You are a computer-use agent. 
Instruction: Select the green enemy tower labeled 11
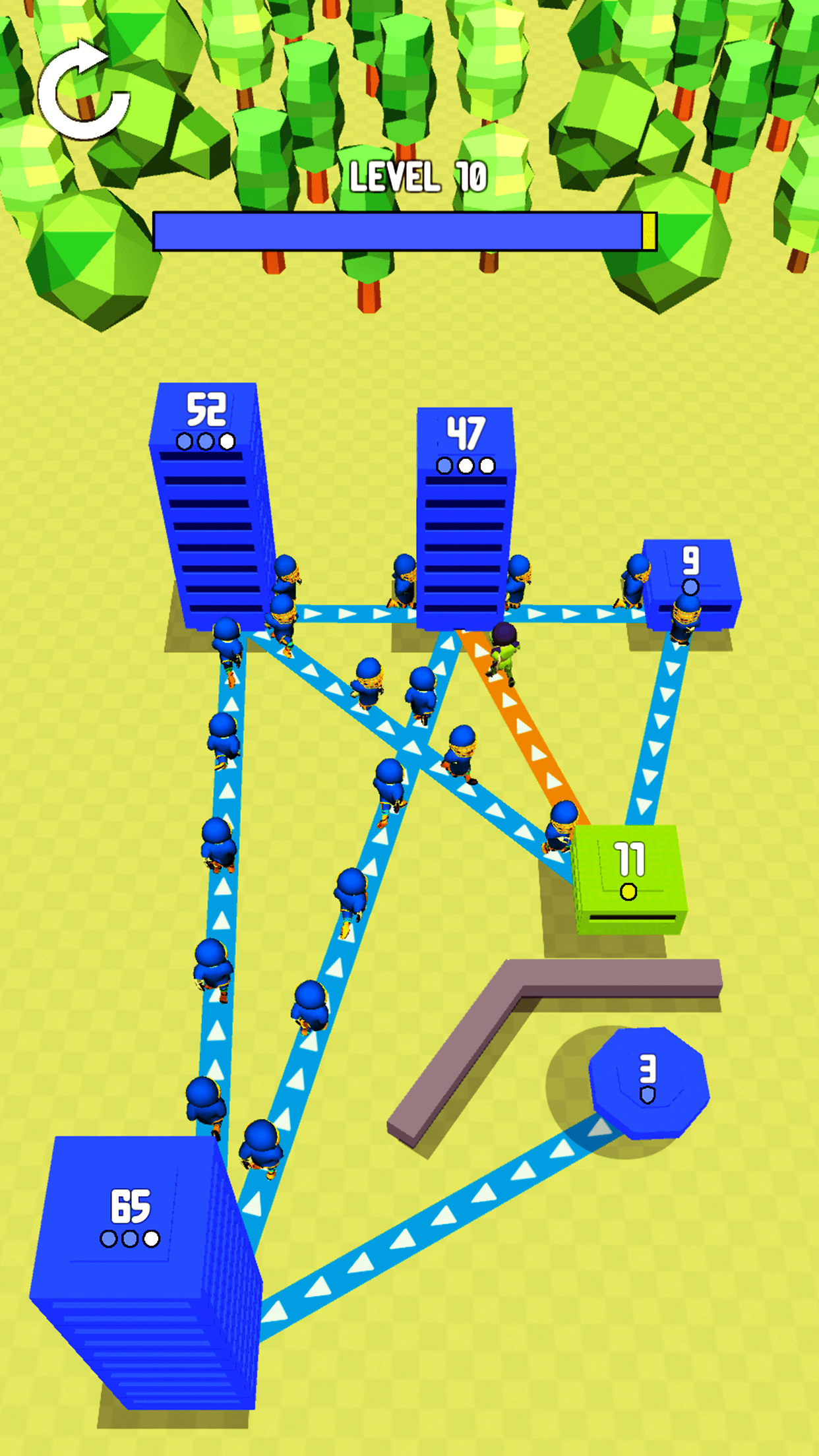point(628,876)
